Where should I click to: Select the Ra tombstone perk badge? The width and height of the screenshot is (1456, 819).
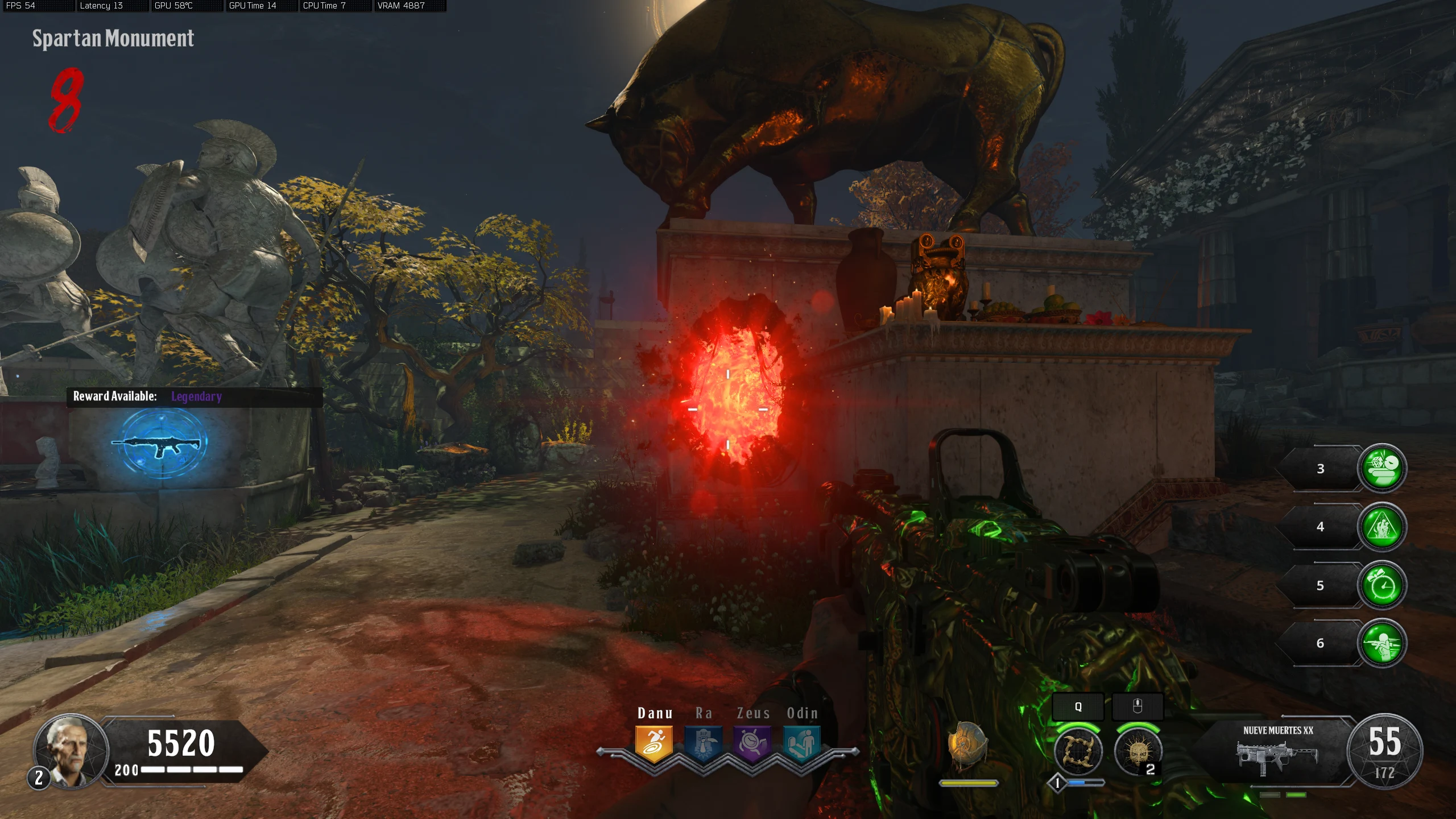point(704,743)
